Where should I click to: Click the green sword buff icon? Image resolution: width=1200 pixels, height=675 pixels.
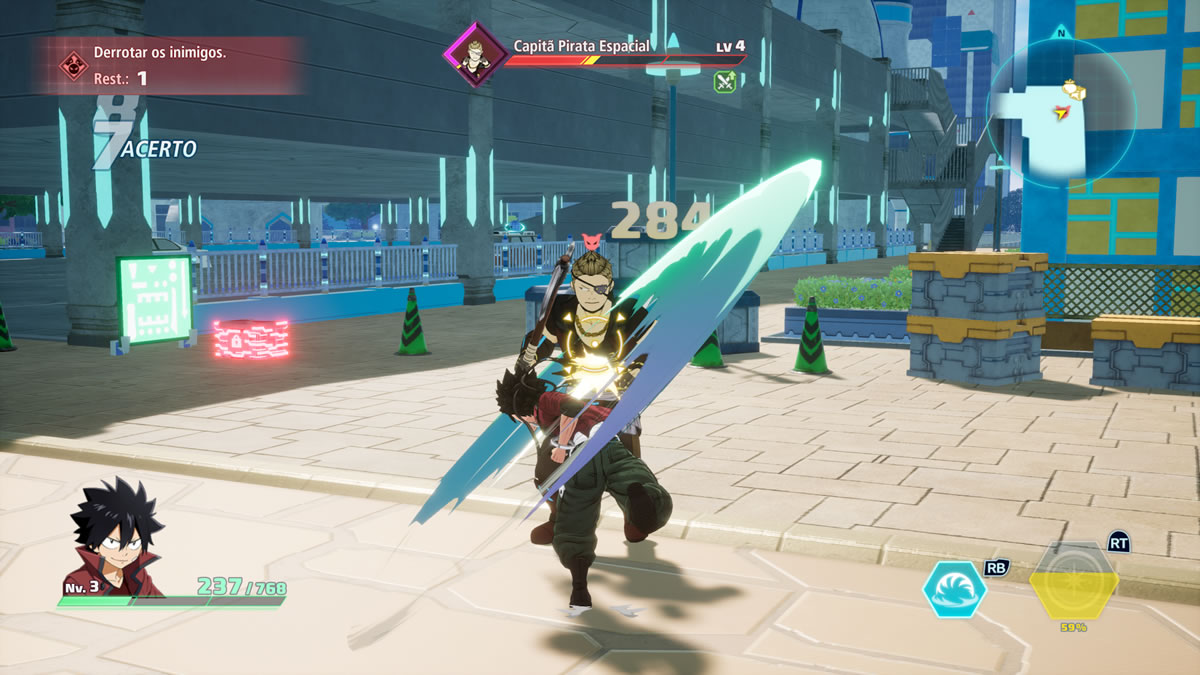(x=726, y=82)
